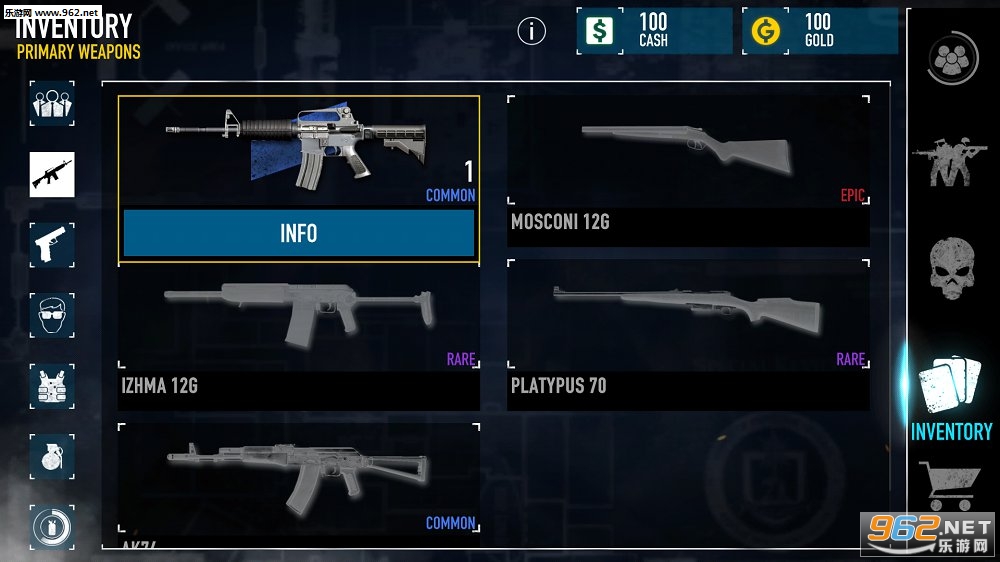Switch to the primary weapons rifle category
This screenshot has width=1000, height=562.
(x=52, y=174)
